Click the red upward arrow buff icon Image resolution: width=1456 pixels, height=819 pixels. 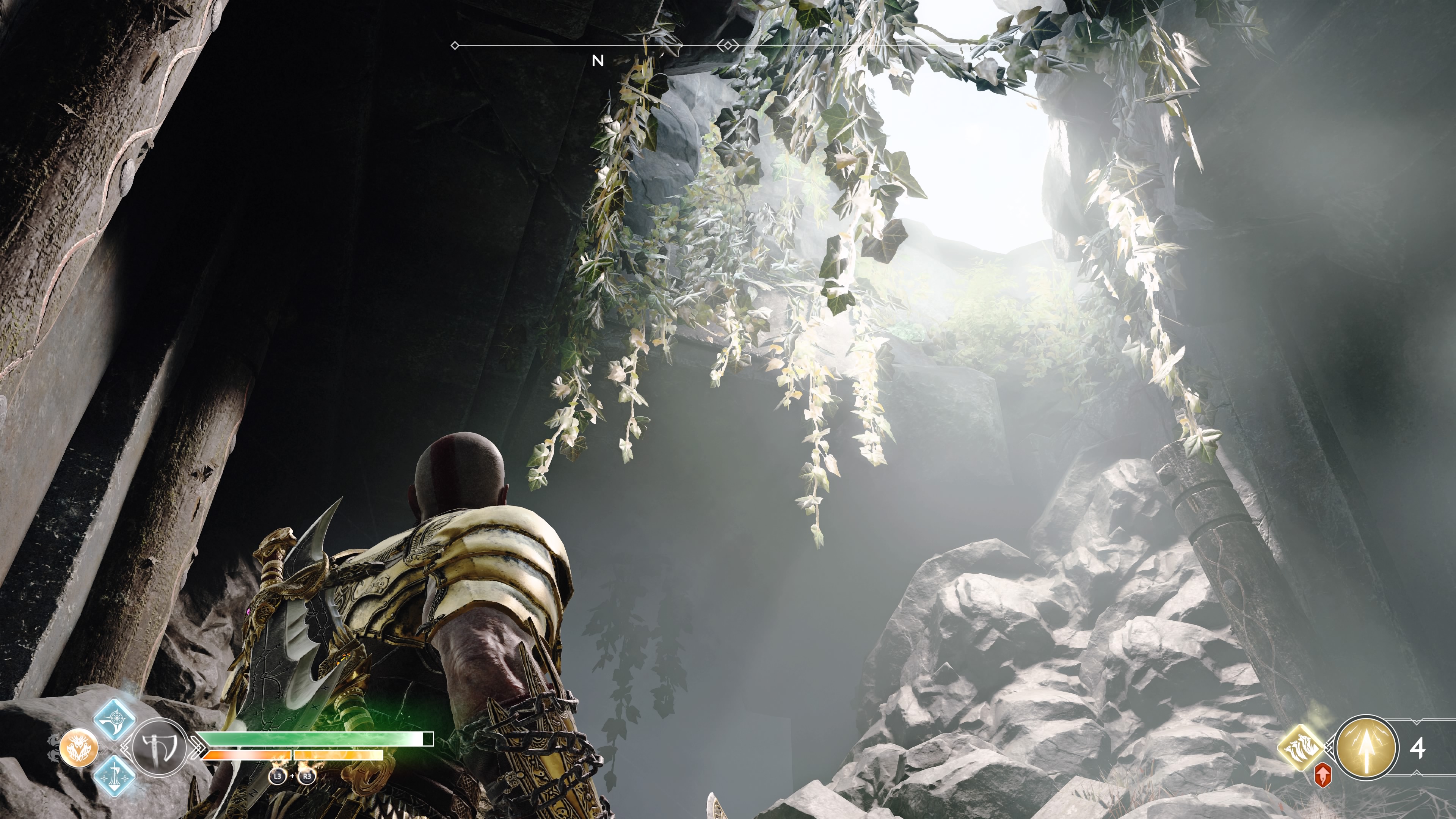pos(1323,775)
